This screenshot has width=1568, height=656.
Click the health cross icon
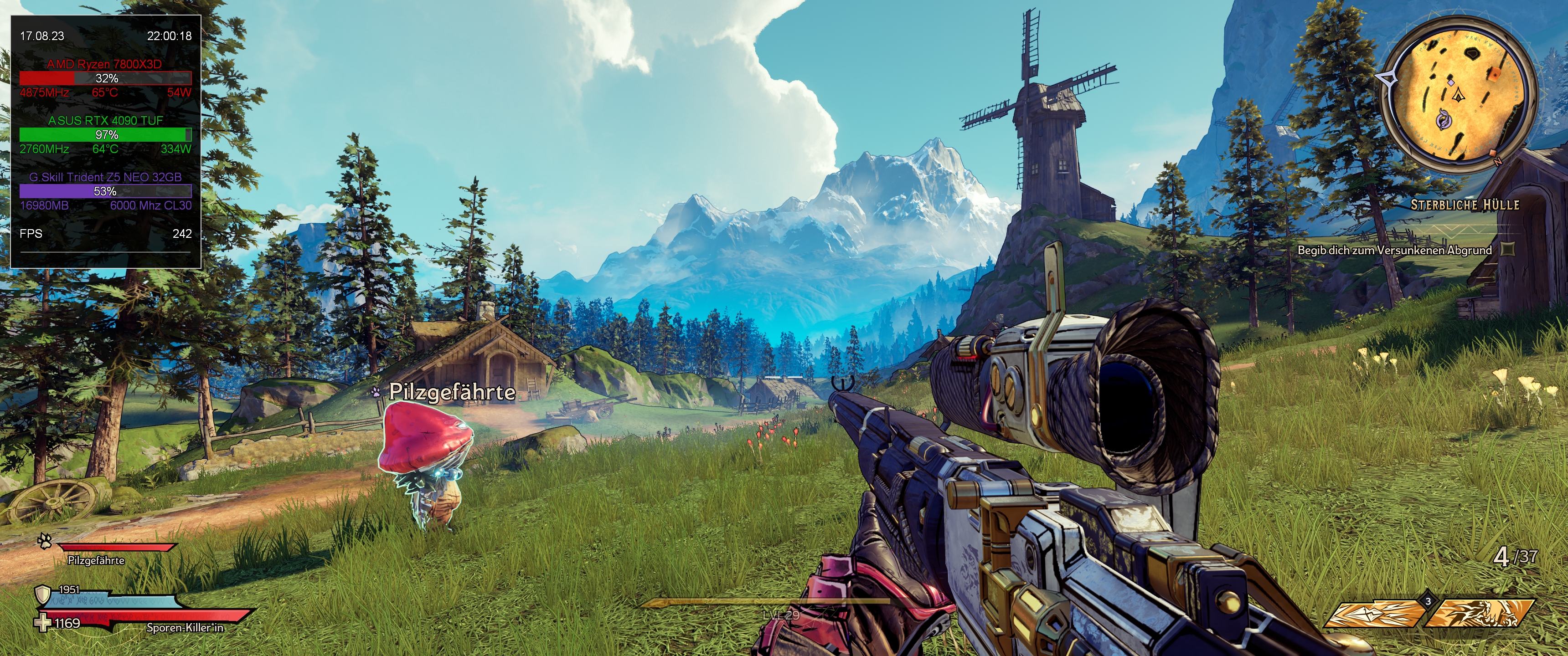click(x=42, y=623)
